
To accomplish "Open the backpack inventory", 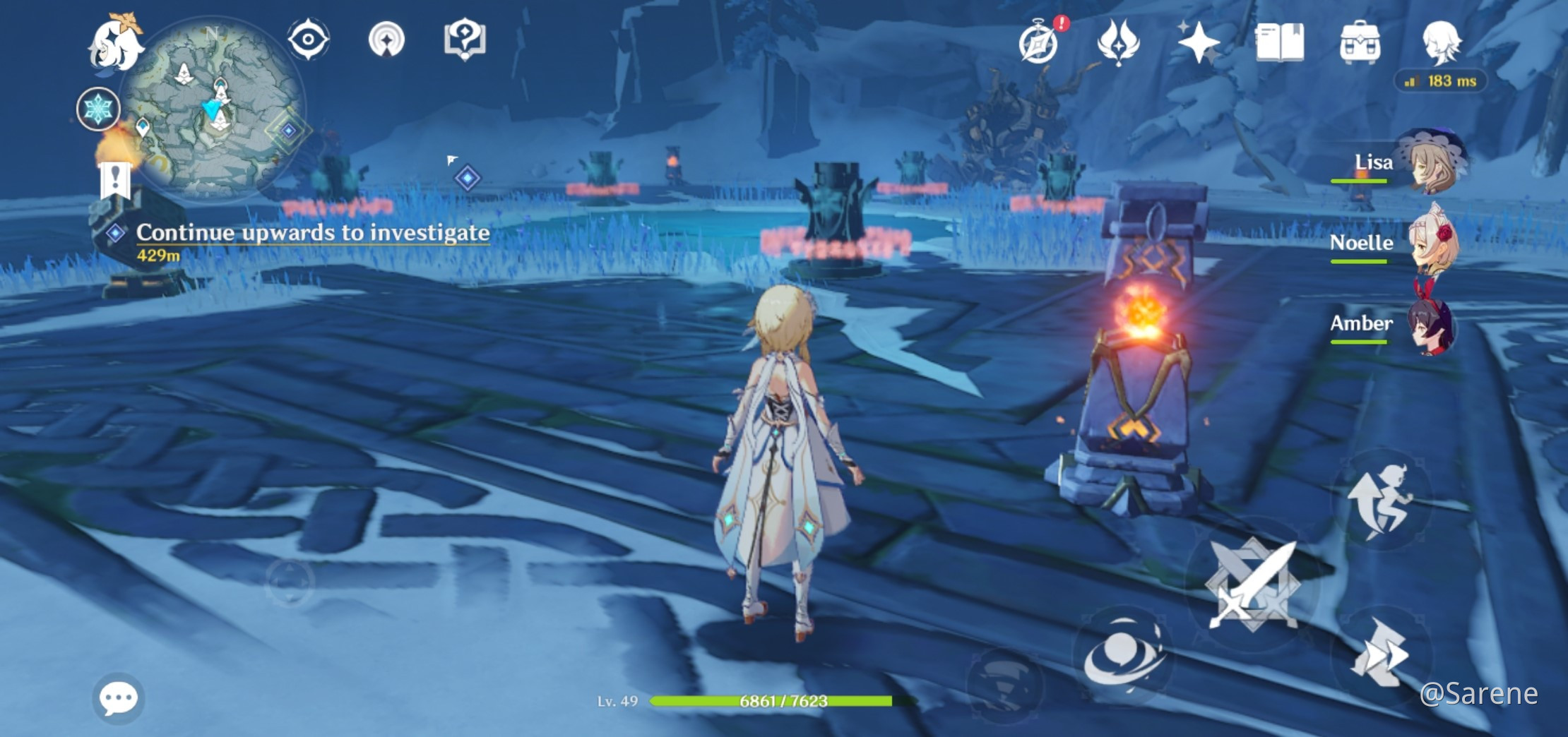I will (x=1360, y=42).
